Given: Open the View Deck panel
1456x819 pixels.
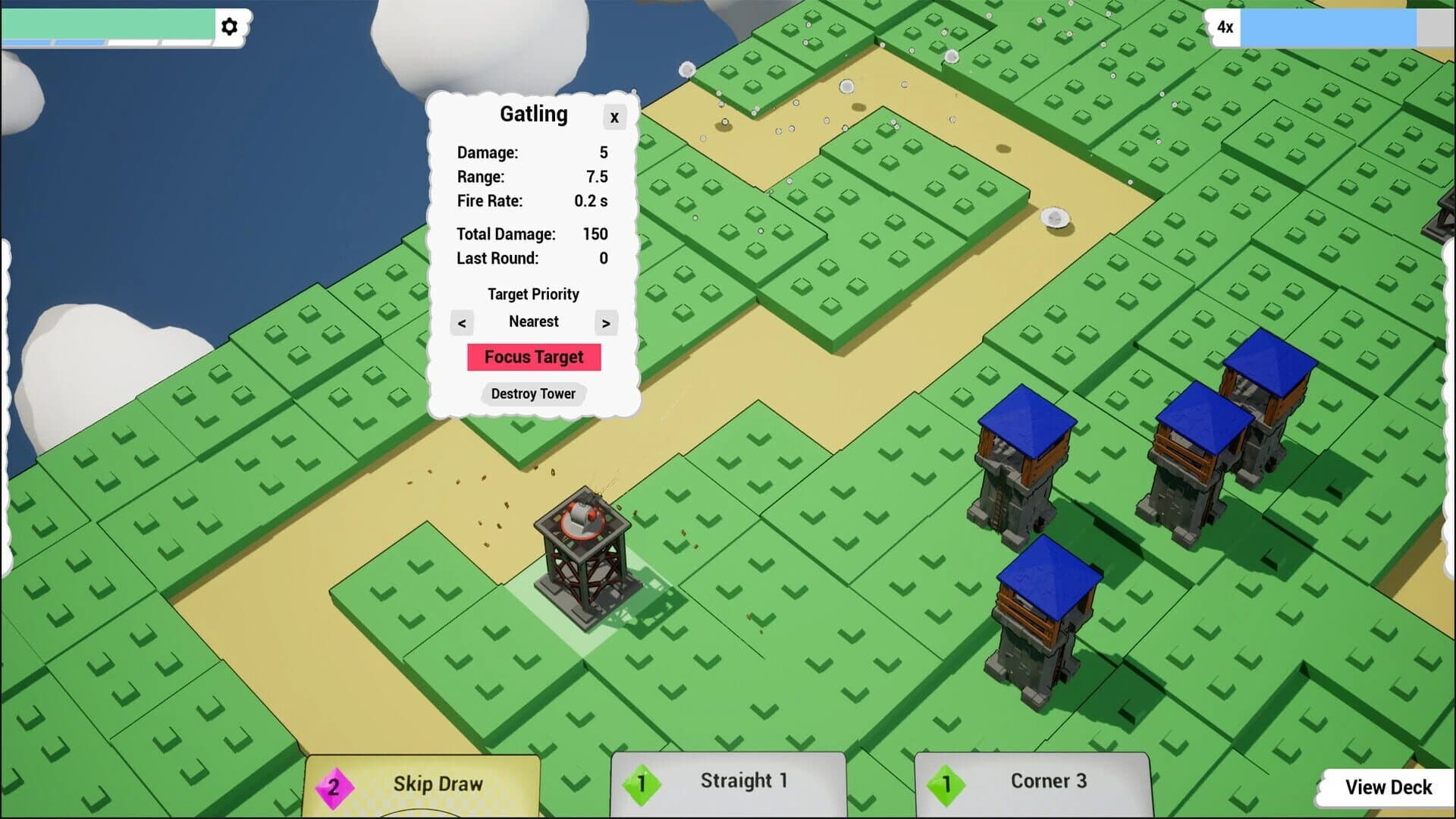Looking at the screenshot, I should click(1388, 786).
